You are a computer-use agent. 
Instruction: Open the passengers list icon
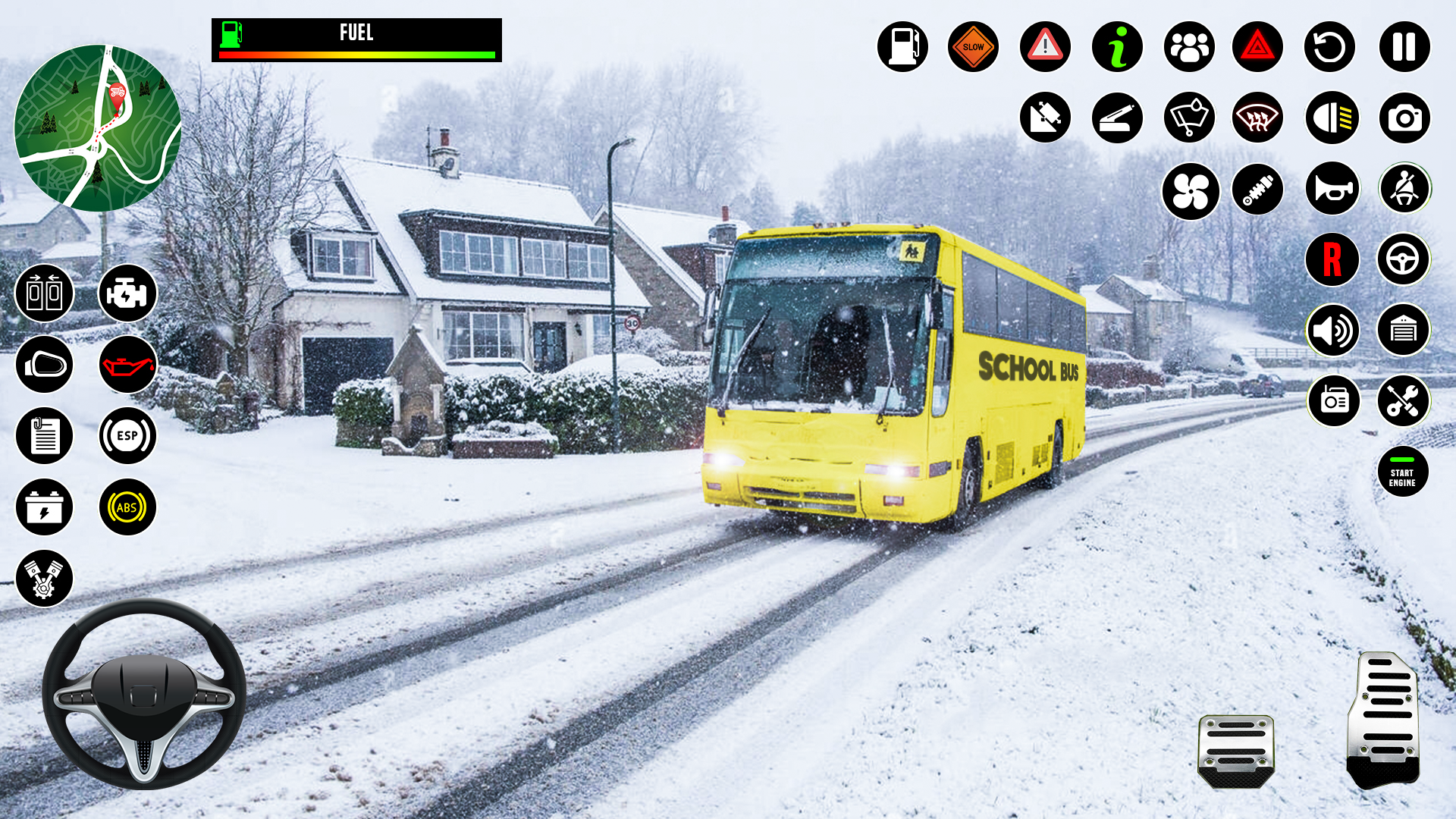[1188, 47]
